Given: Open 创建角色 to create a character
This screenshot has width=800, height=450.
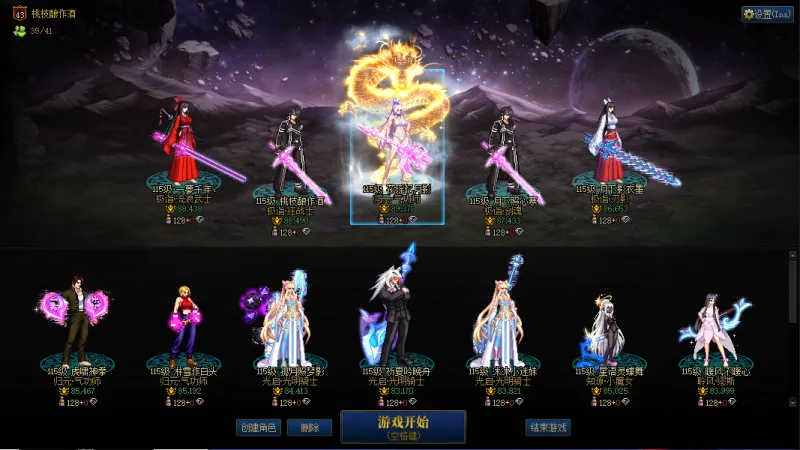Looking at the screenshot, I should [257, 427].
